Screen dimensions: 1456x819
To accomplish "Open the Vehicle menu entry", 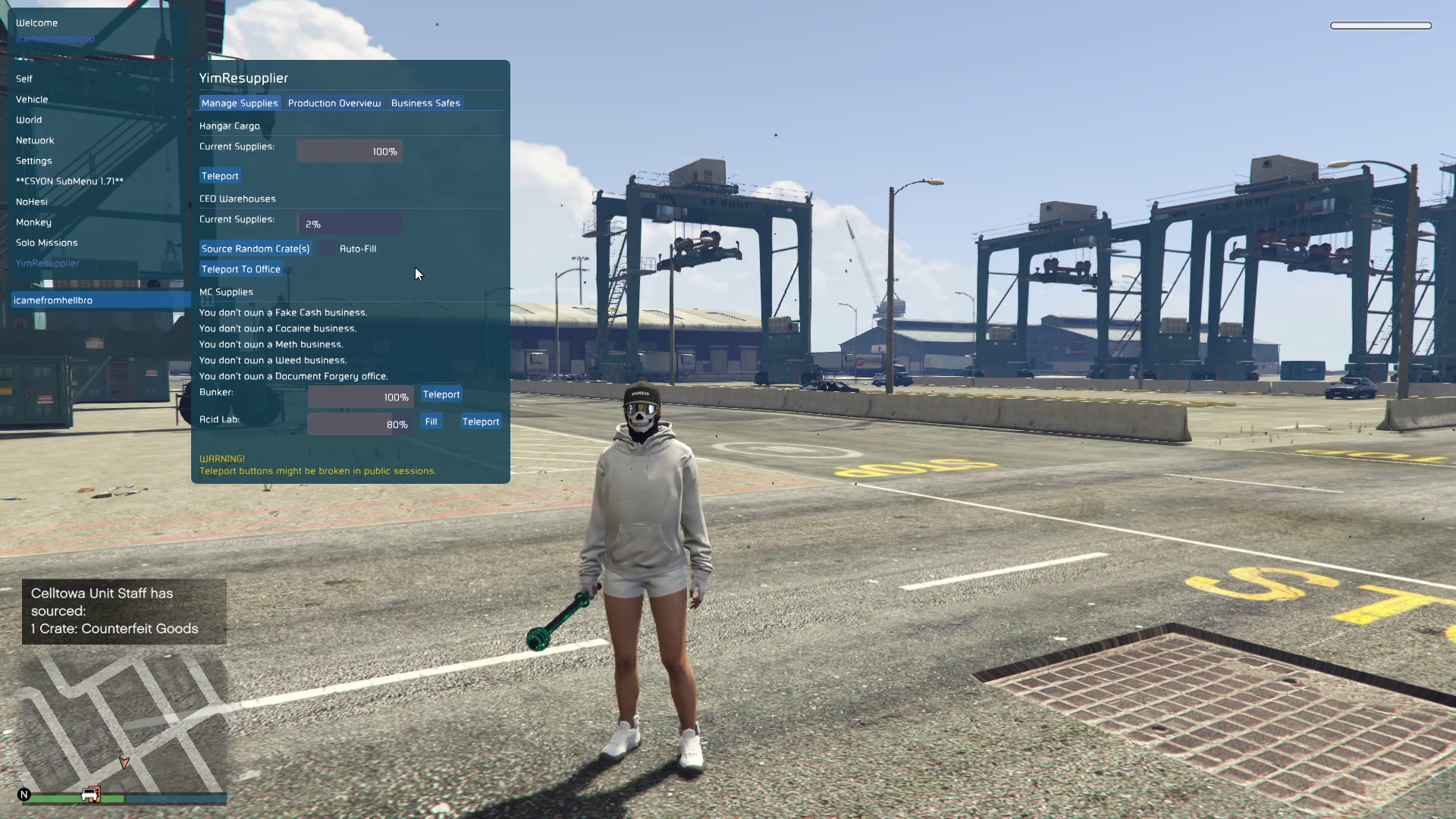I will (x=32, y=99).
